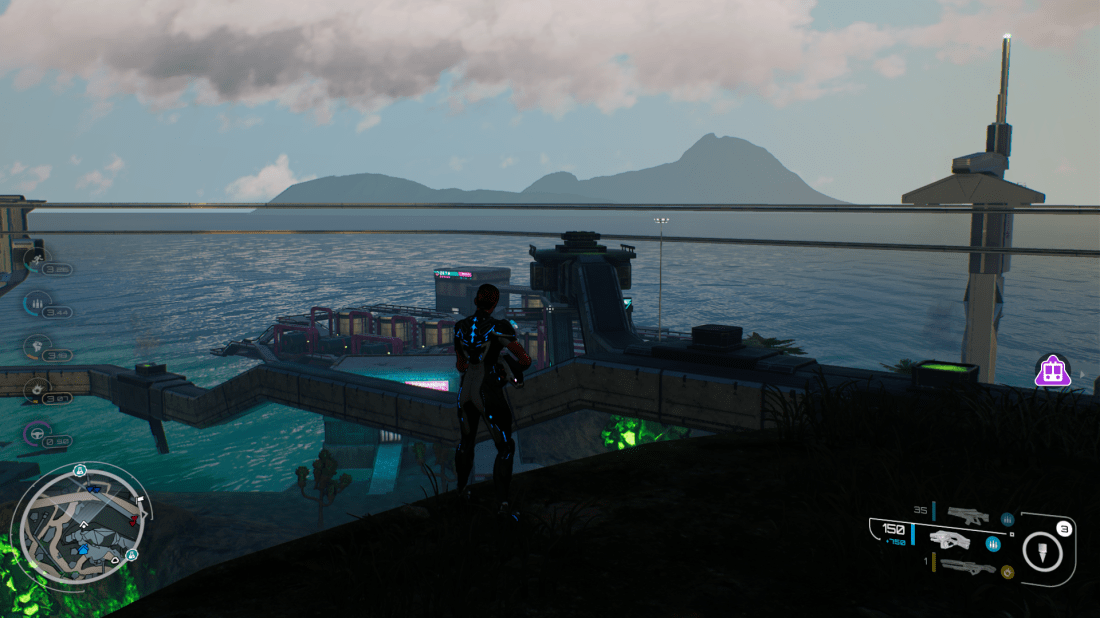
Task: Select the equipped middle weapon slot
Action: coord(950,542)
